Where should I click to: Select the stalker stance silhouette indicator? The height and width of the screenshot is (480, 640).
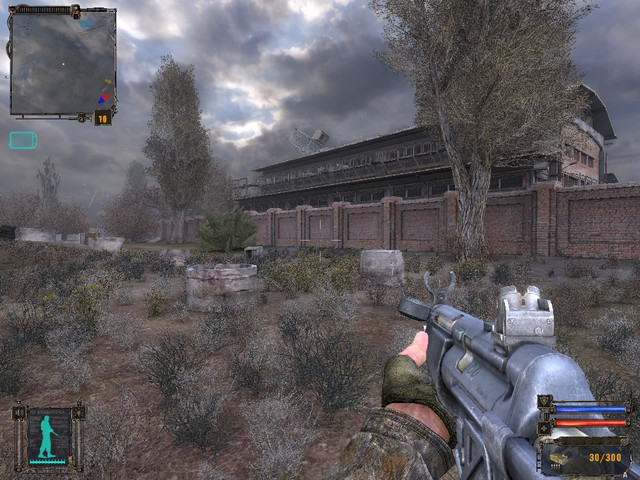(x=47, y=437)
